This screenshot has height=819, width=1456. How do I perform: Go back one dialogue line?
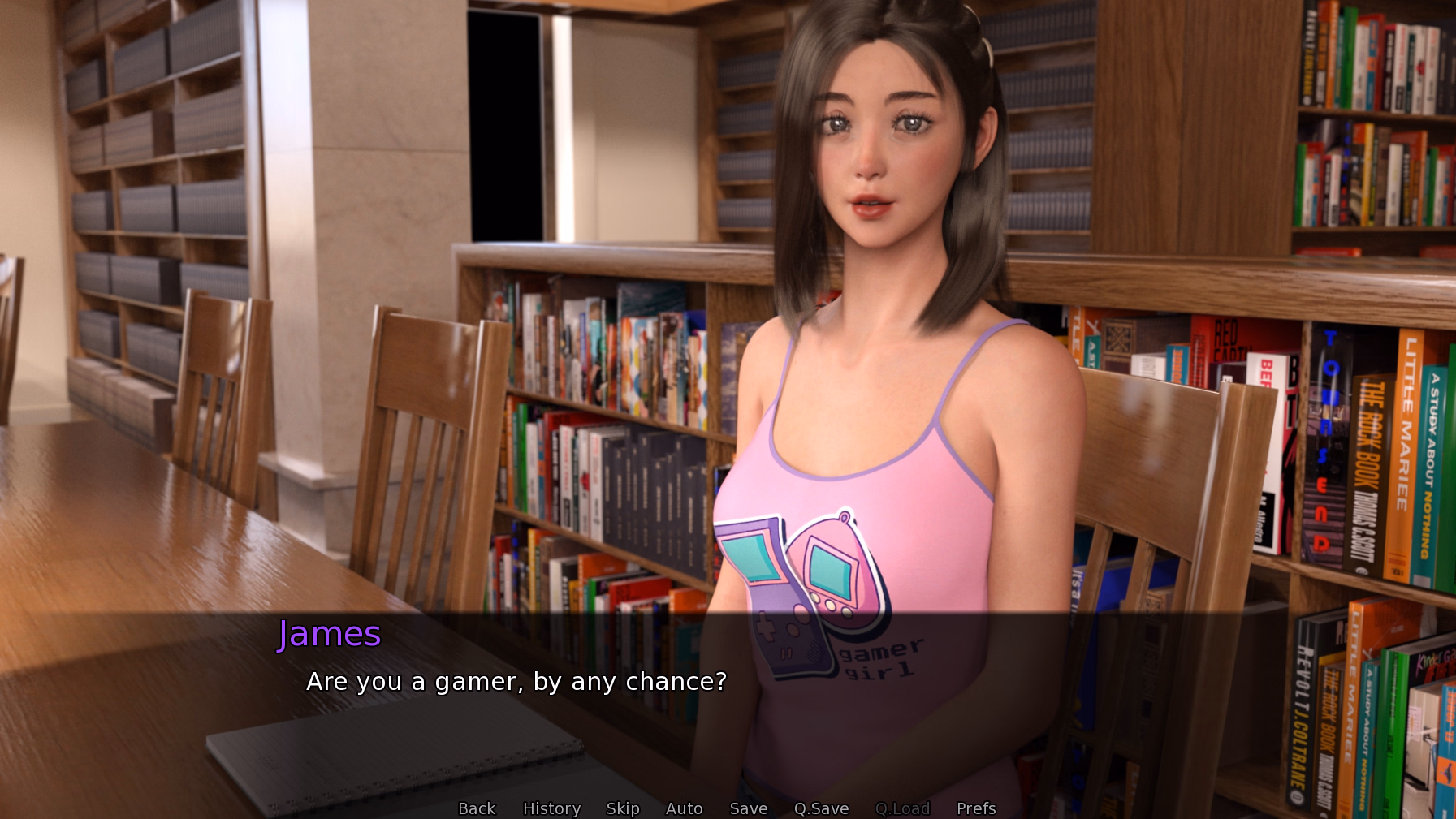point(477,808)
